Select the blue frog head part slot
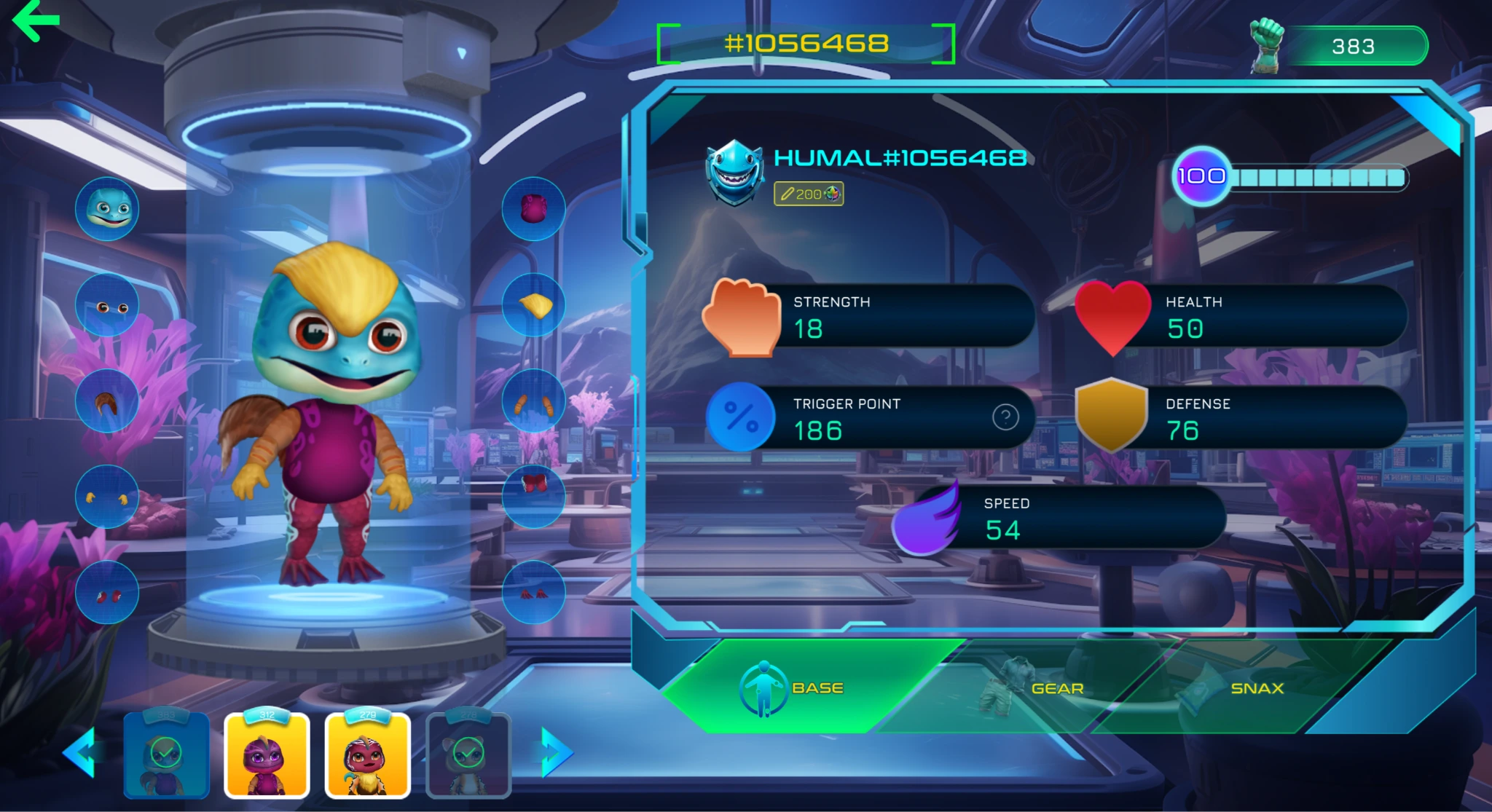This screenshot has height=812, width=1492. click(x=107, y=209)
